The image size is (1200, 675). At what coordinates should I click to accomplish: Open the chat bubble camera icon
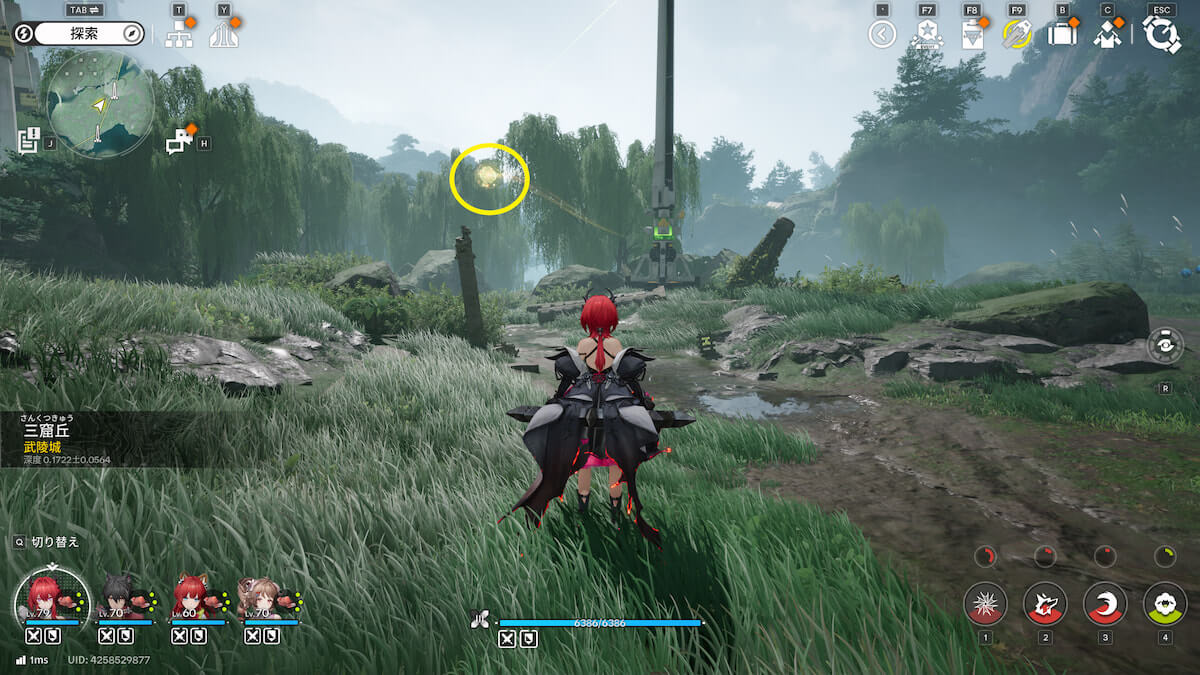click(179, 141)
